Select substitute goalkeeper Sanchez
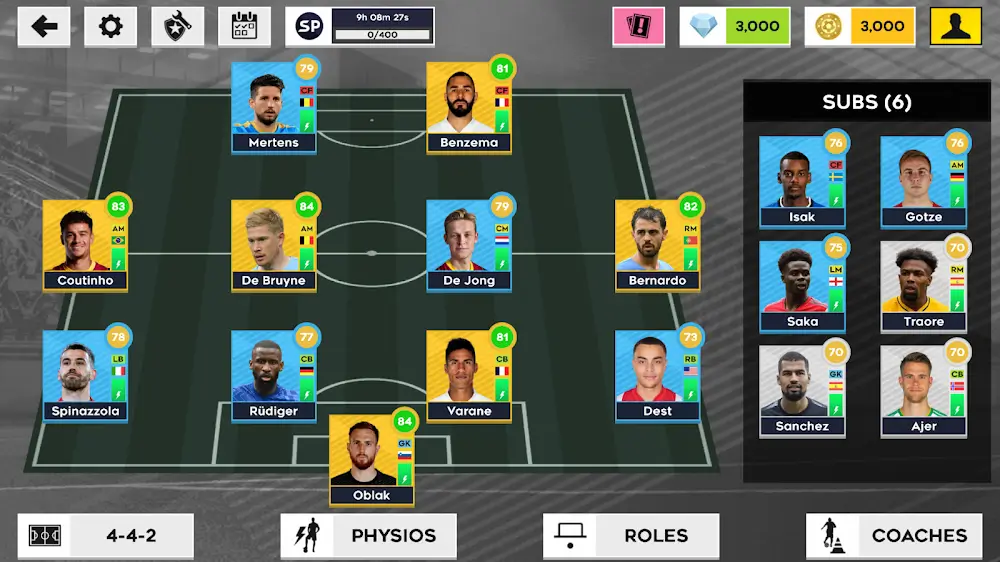The width and height of the screenshot is (1000, 562). click(802, 391)
